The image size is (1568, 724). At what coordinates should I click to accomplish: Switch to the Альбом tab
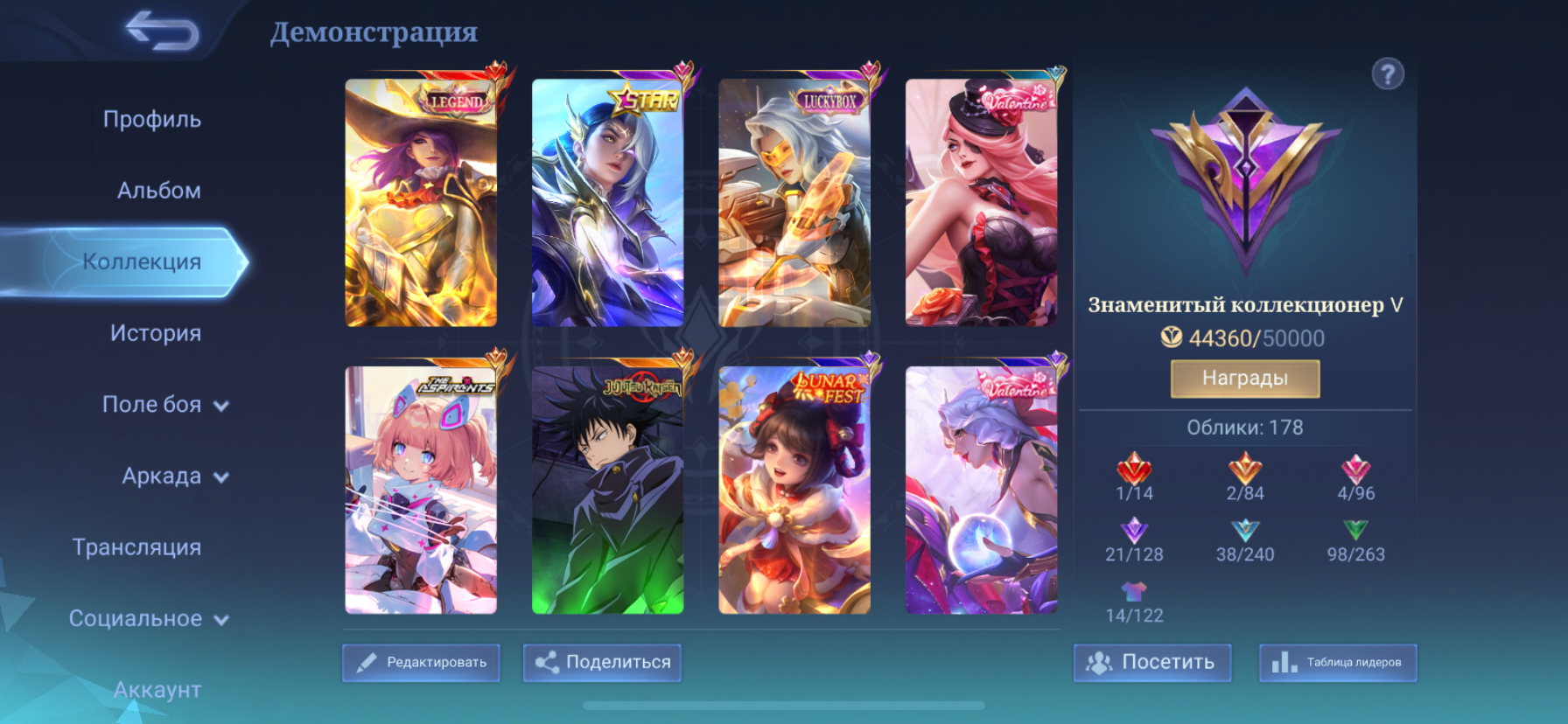point(159,191)
